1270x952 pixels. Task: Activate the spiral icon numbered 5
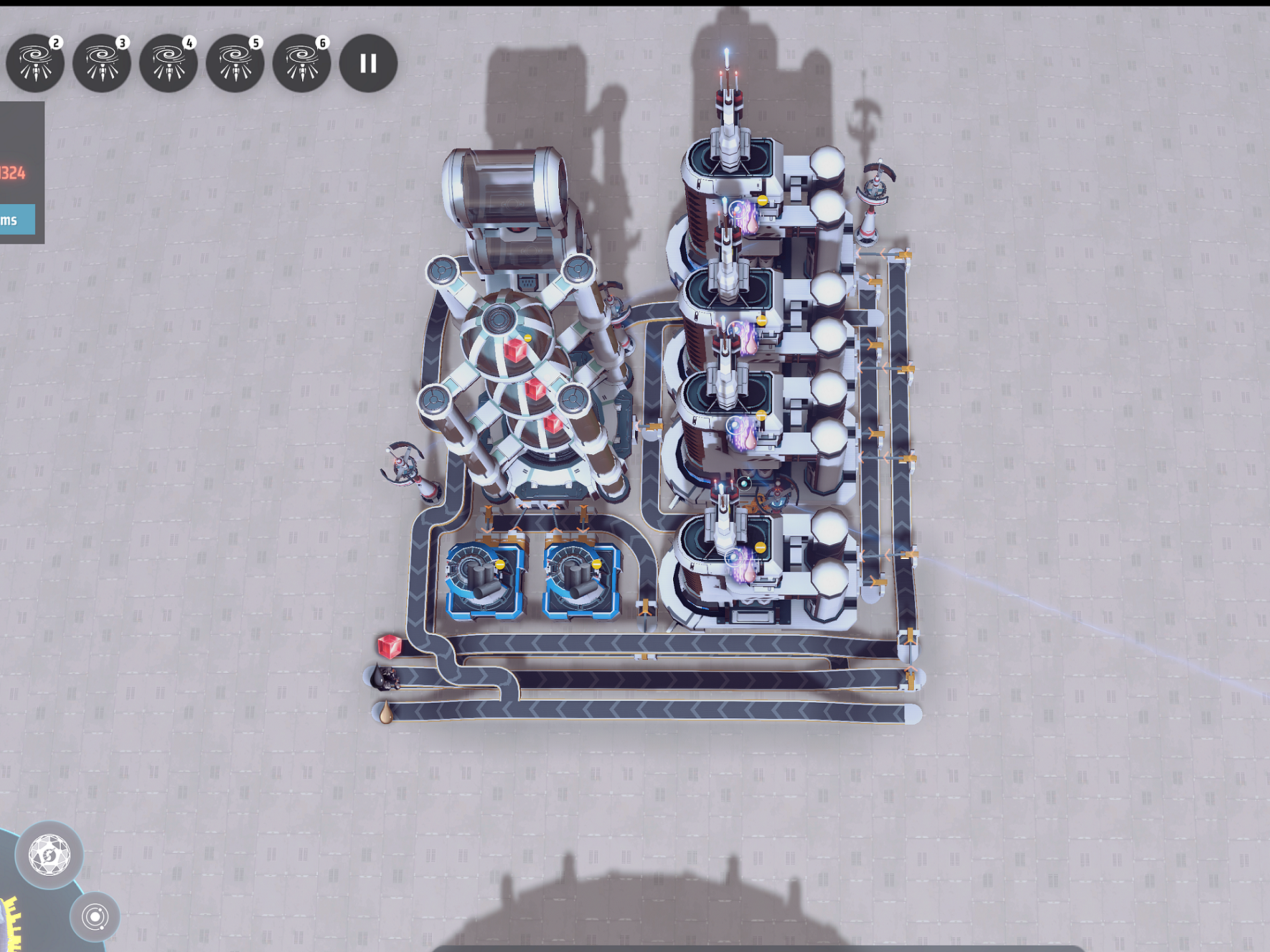[235, 63]
